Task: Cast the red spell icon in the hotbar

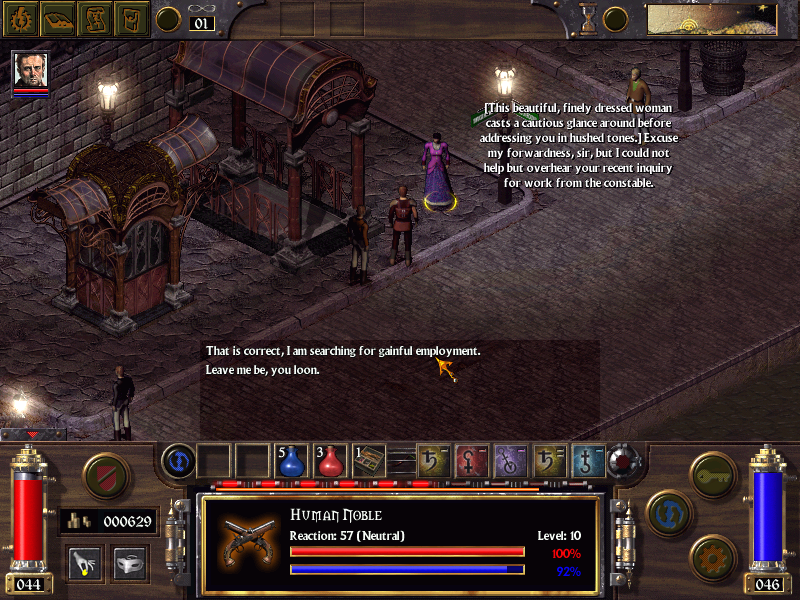Action: coord(472,460)
